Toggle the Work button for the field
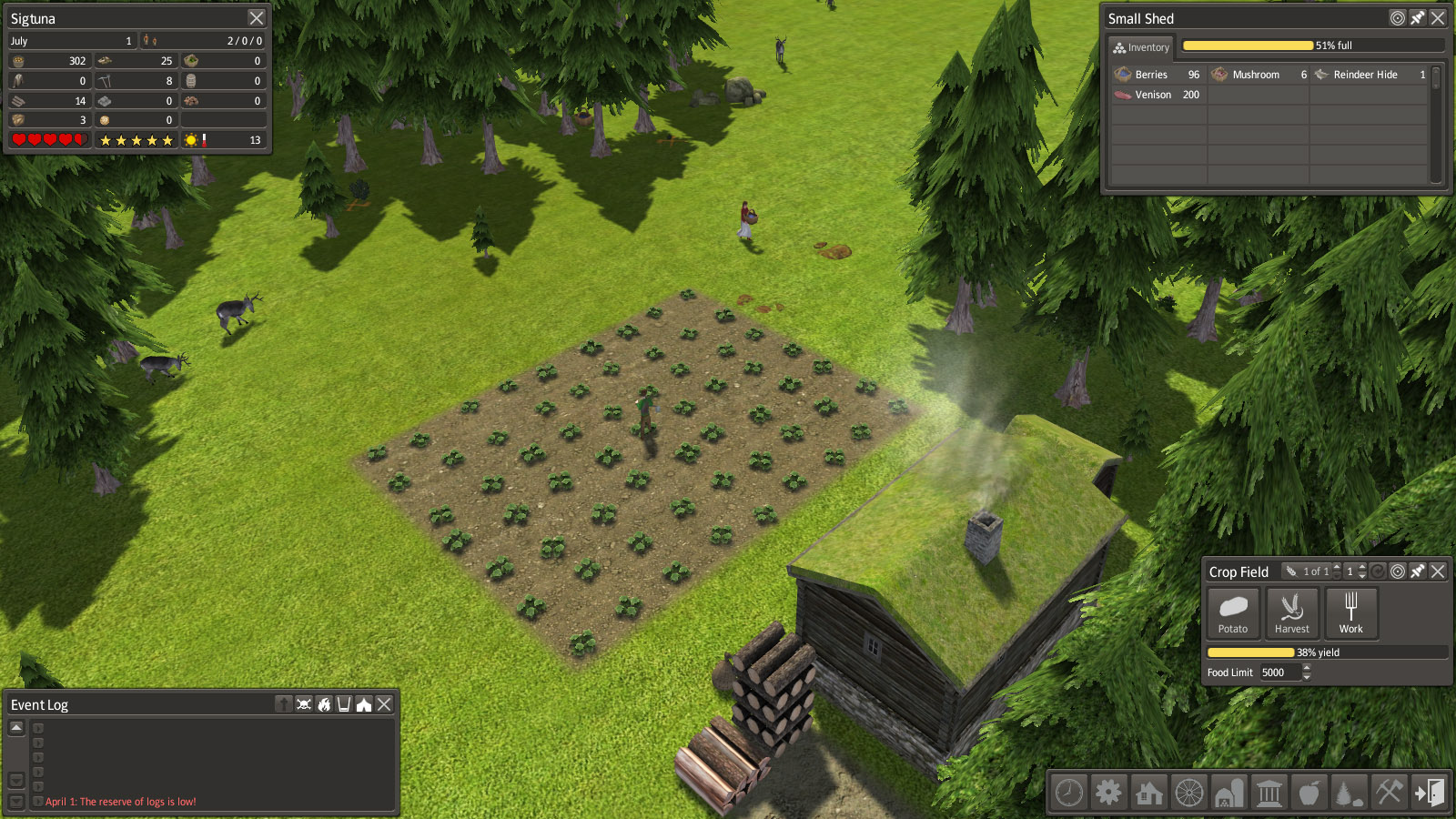 tap(1350, 612)
